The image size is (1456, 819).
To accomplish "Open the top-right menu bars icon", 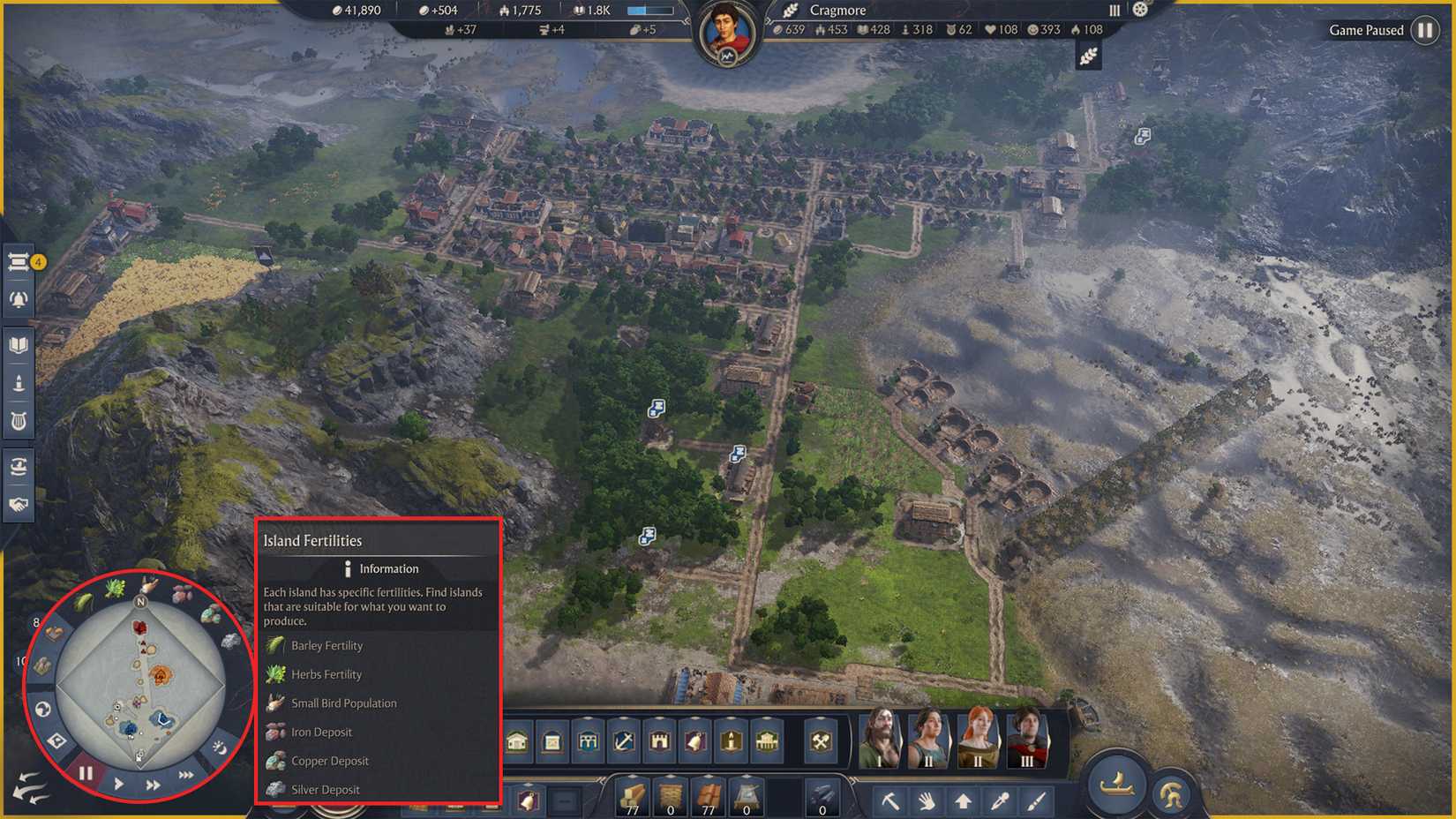I will click(x=1114, y=11).
